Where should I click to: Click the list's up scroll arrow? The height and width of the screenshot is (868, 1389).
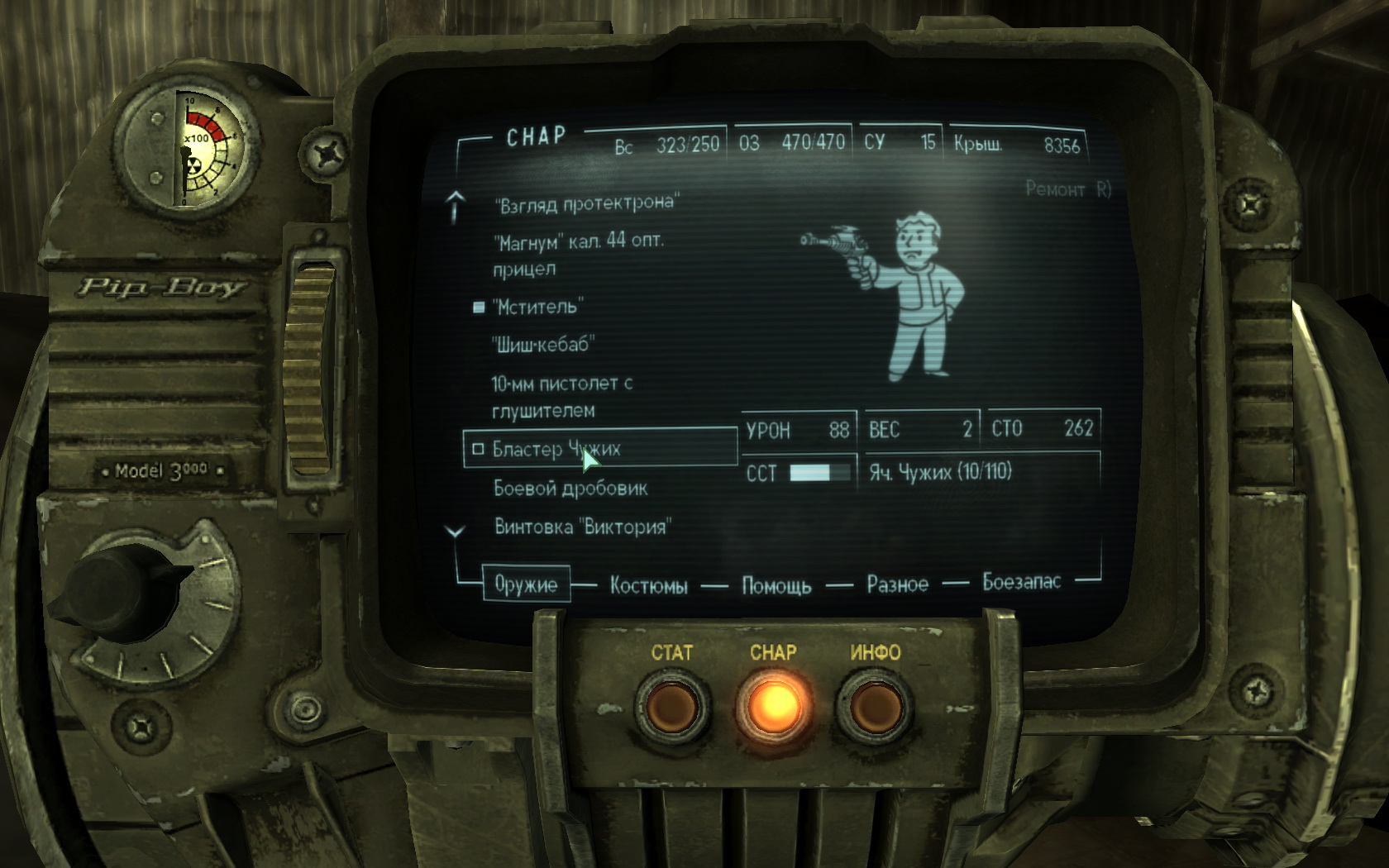click(x=455, y=207)
